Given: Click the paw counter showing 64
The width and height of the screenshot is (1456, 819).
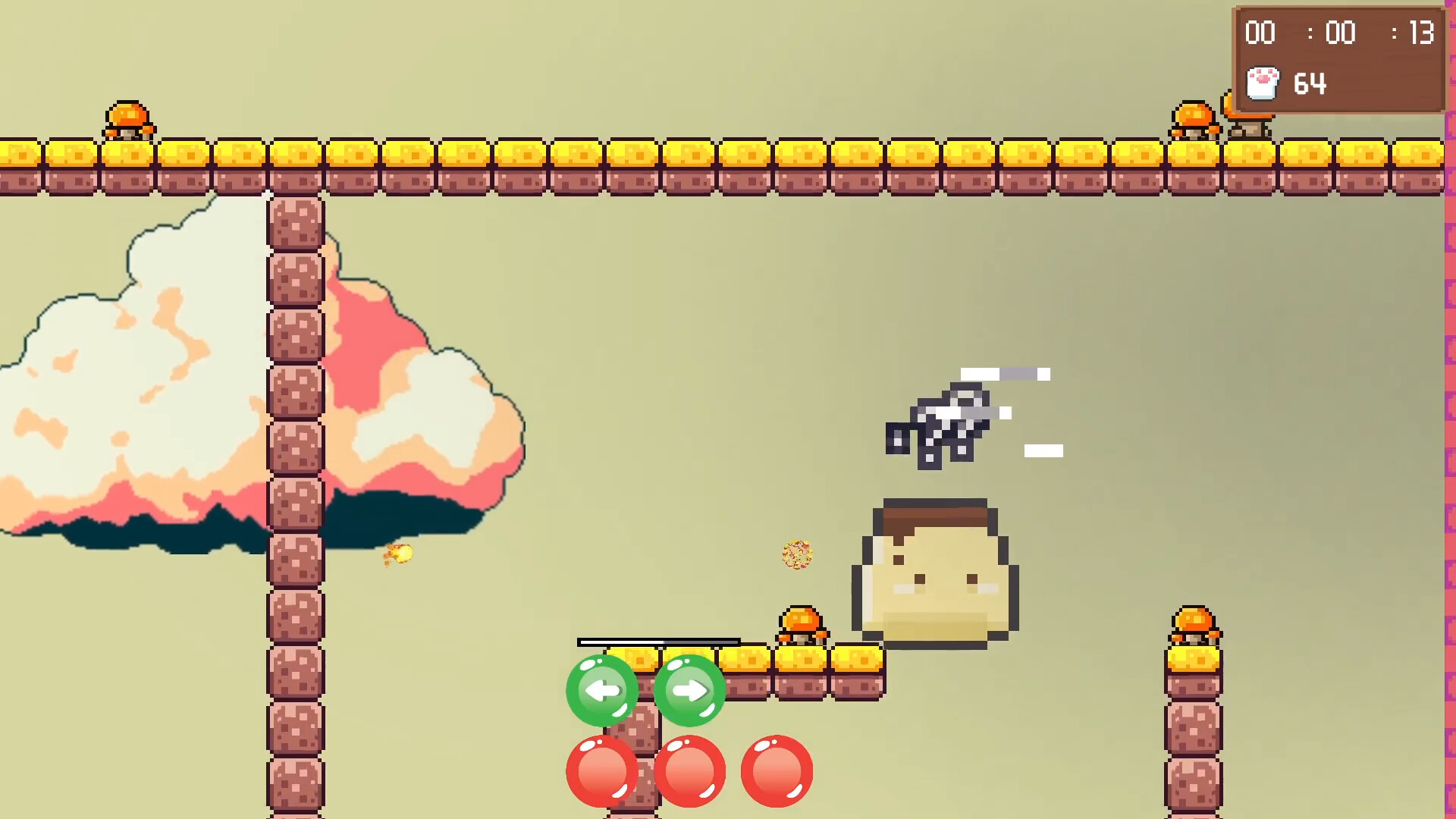Looking at the screenshot, I should (1312, 83).
